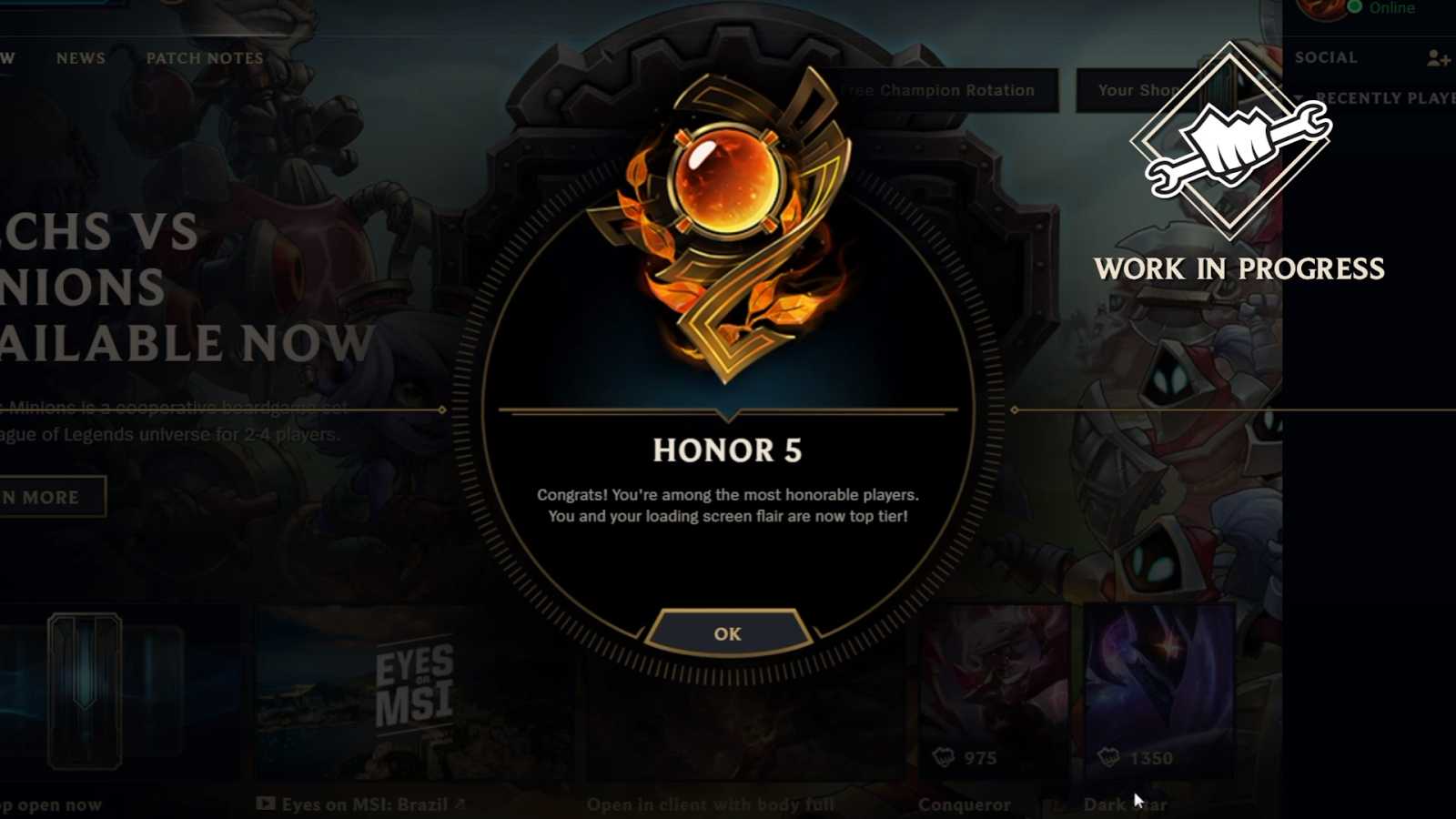Open the PATCH NOTES tab
This screenshot has height=819, width=1456.
(x=204, y=58)
